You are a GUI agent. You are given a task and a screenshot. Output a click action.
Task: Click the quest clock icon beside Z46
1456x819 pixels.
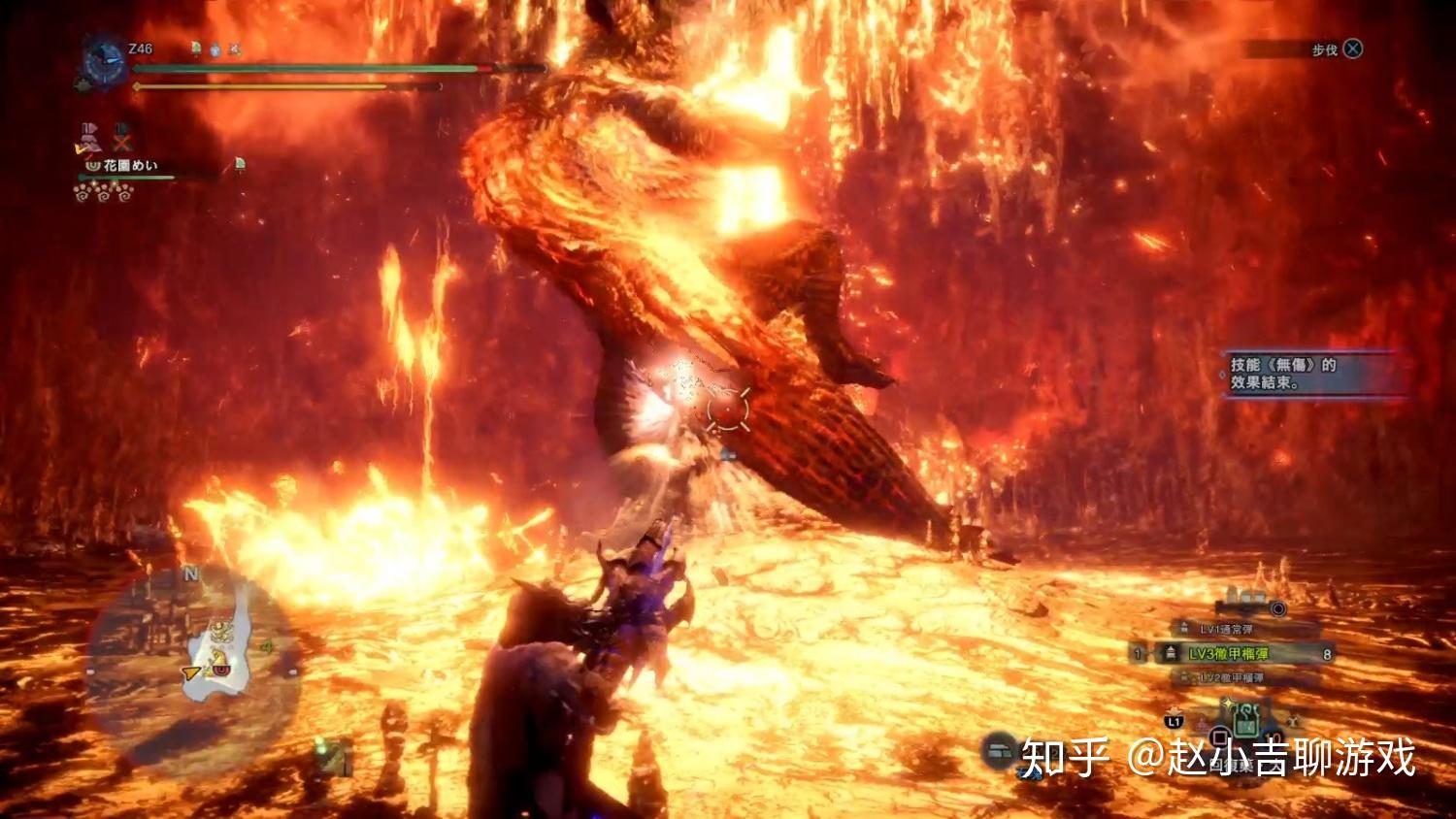coord(103,62)
